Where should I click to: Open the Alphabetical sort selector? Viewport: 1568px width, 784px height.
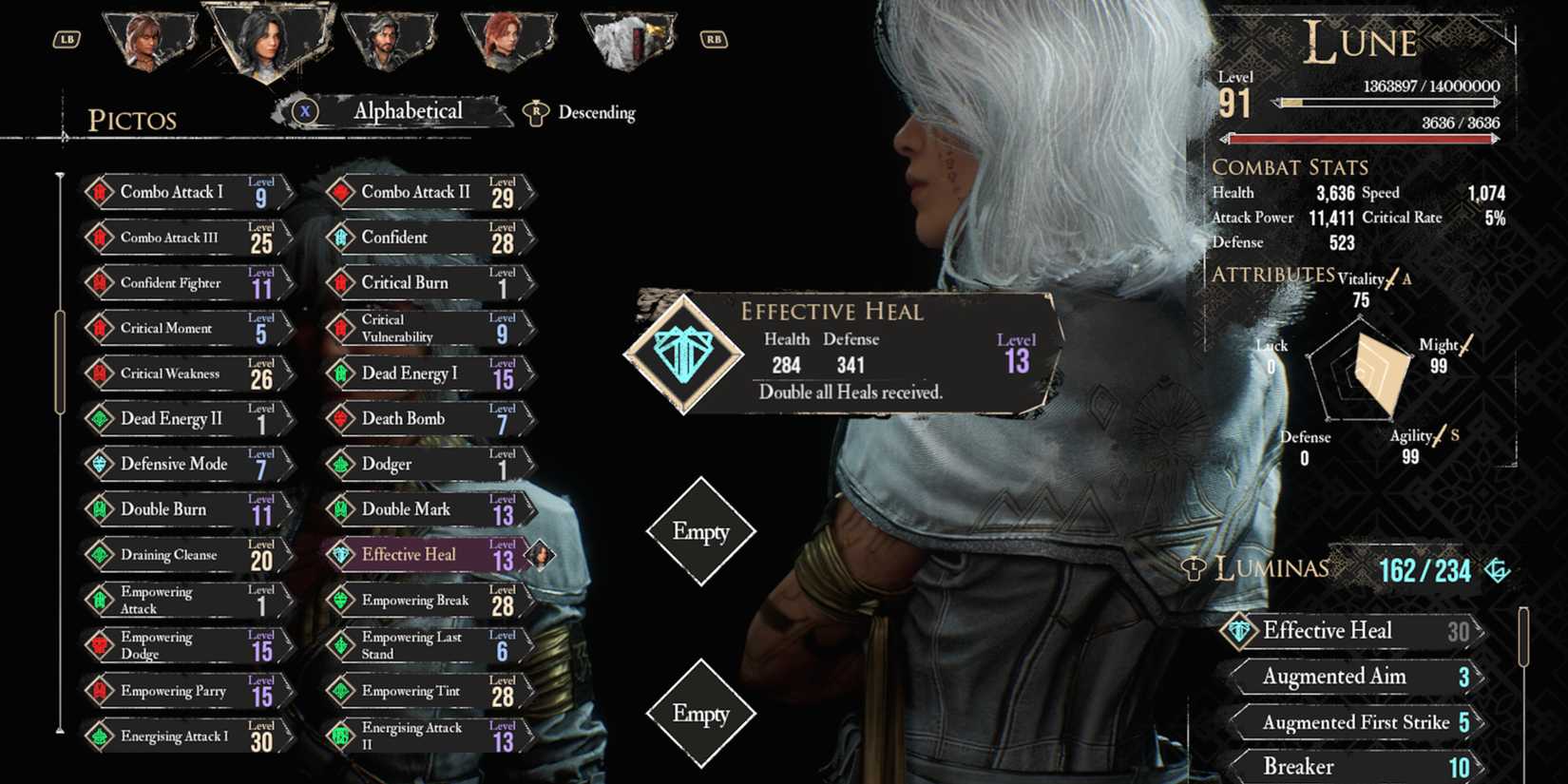[407, 111]
